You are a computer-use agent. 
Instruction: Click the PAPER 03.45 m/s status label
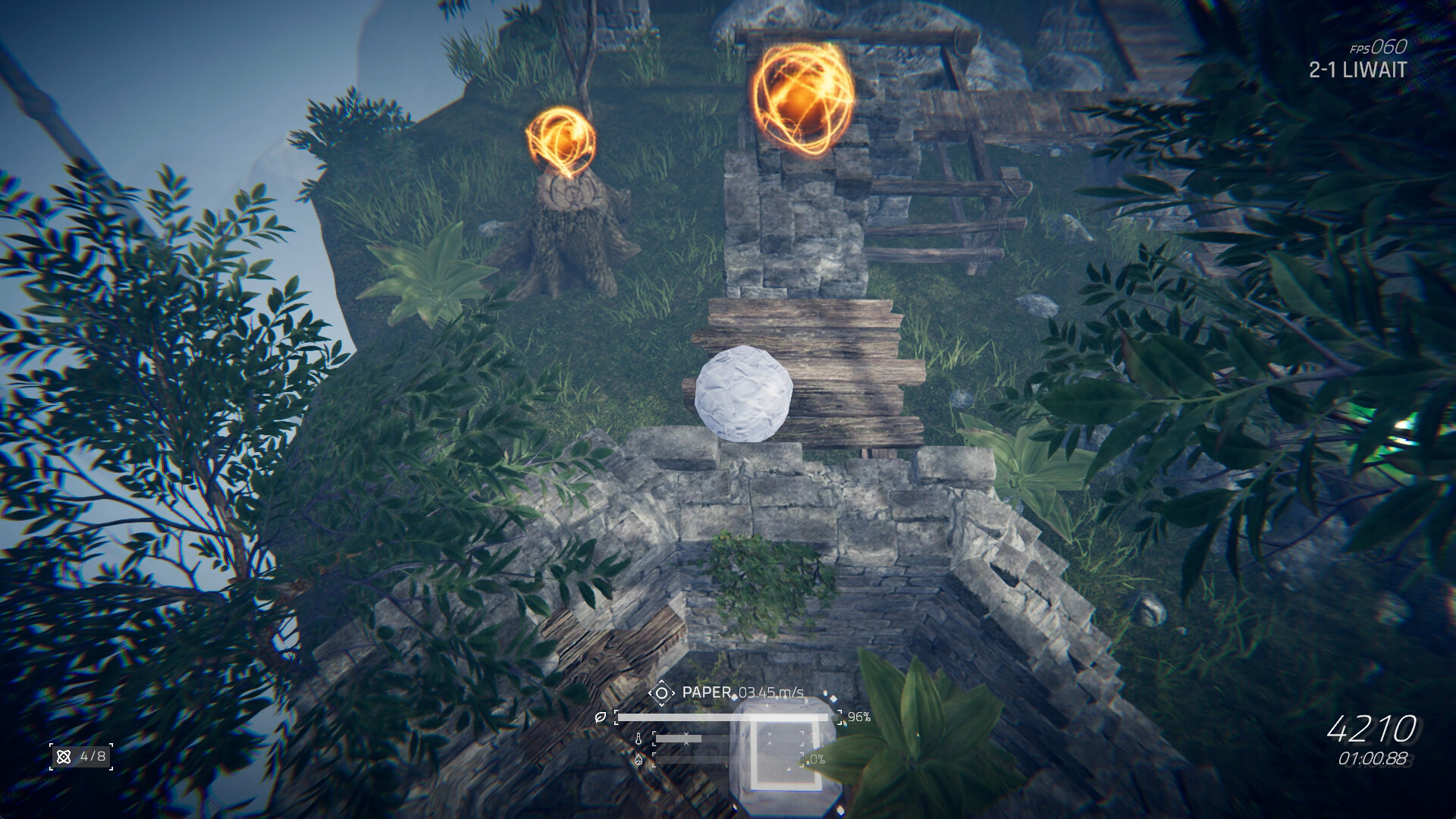743,692
